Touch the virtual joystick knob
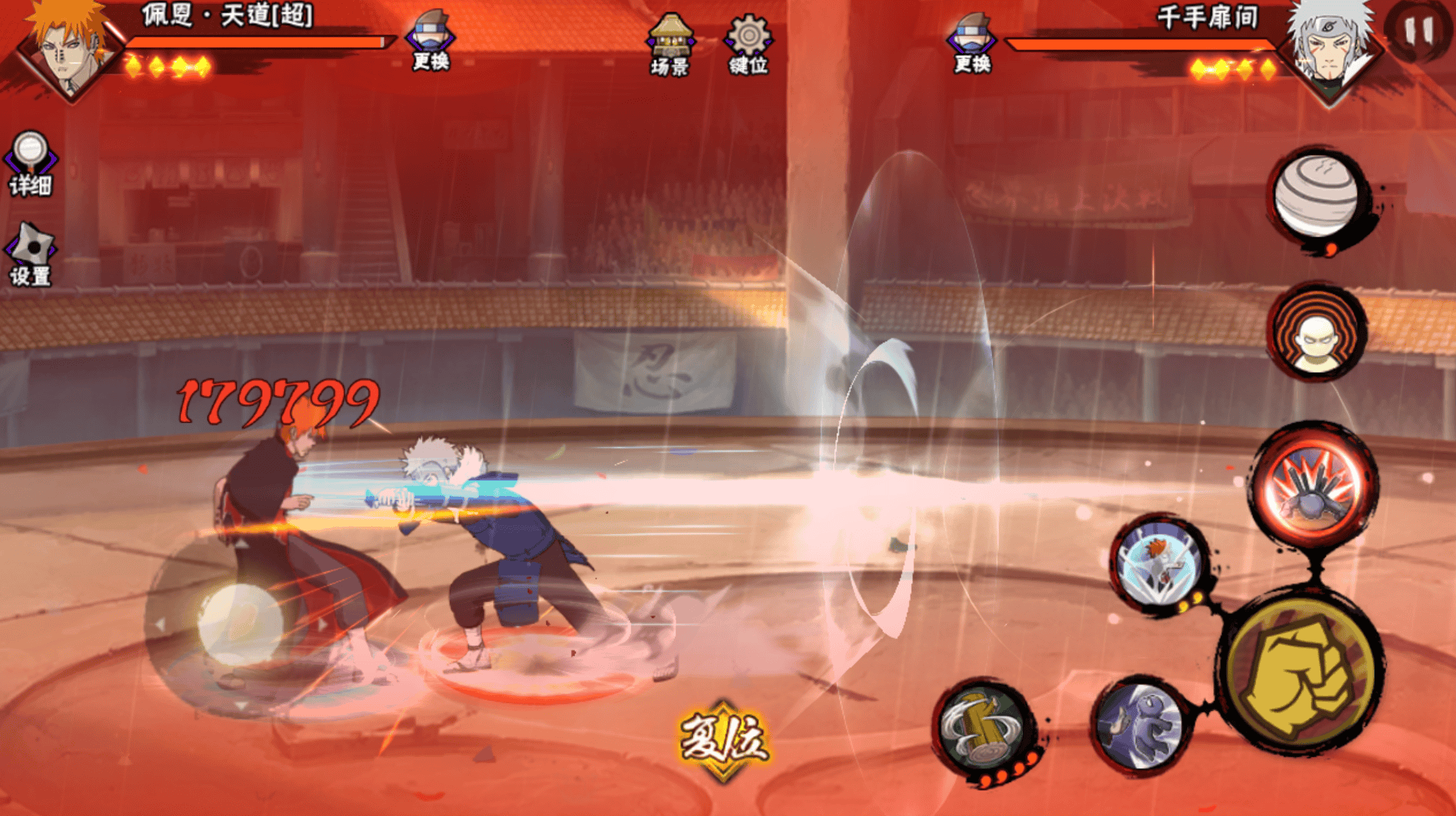The height and width of the screenshot is (816, 1456). (240, 623)
